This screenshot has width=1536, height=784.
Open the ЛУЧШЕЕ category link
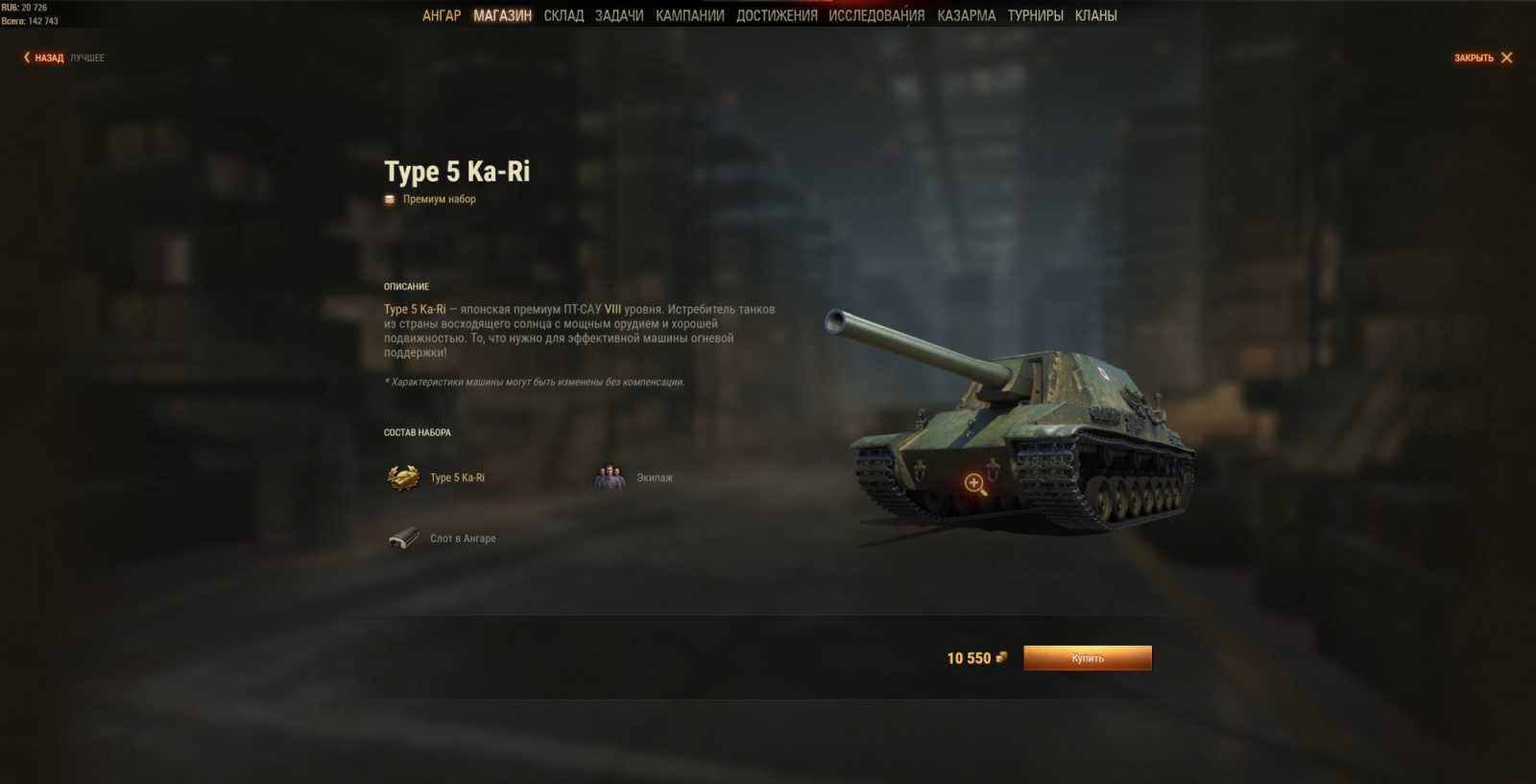(x=86, y=58)
